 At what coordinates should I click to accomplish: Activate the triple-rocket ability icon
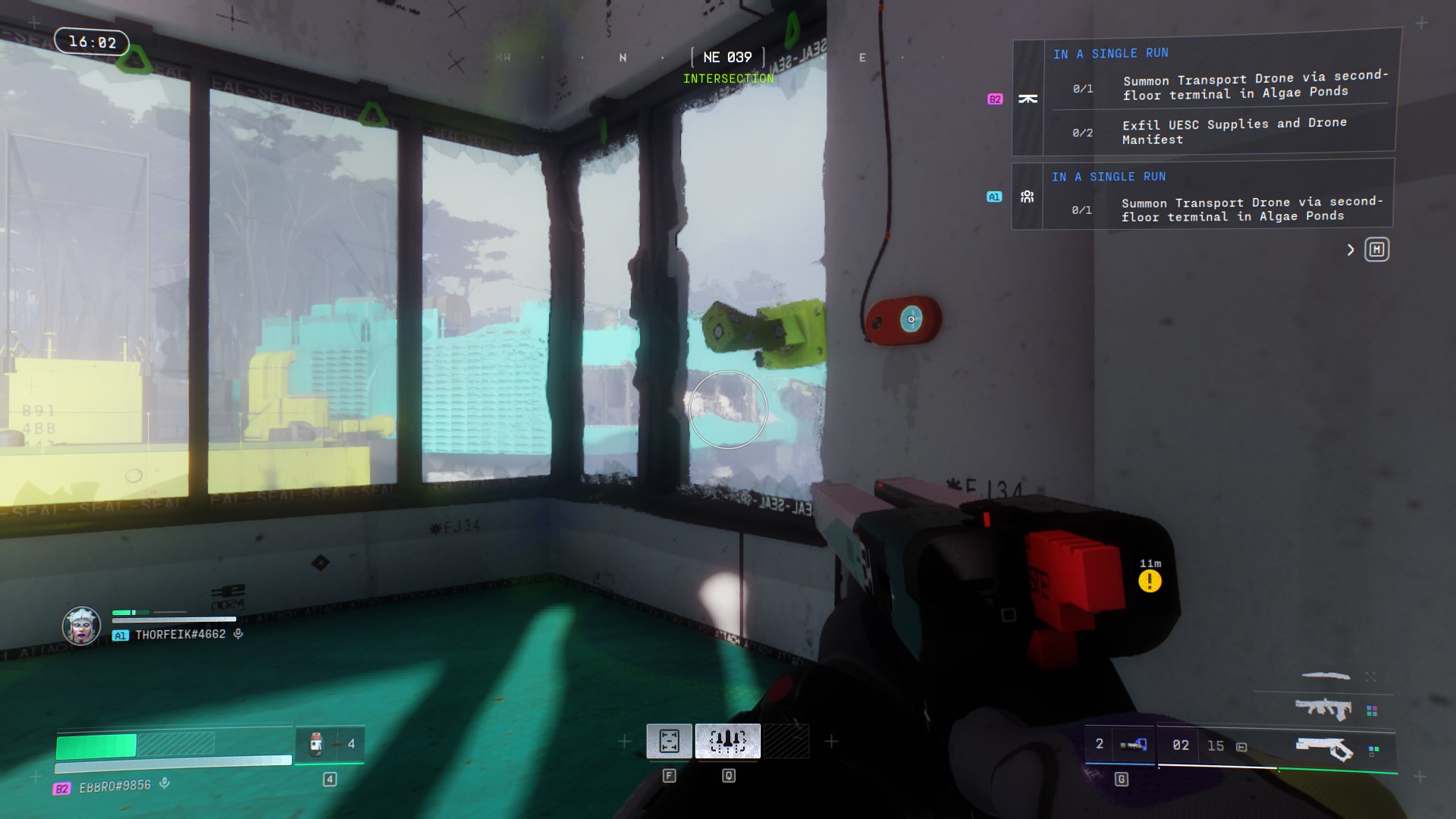727,740
